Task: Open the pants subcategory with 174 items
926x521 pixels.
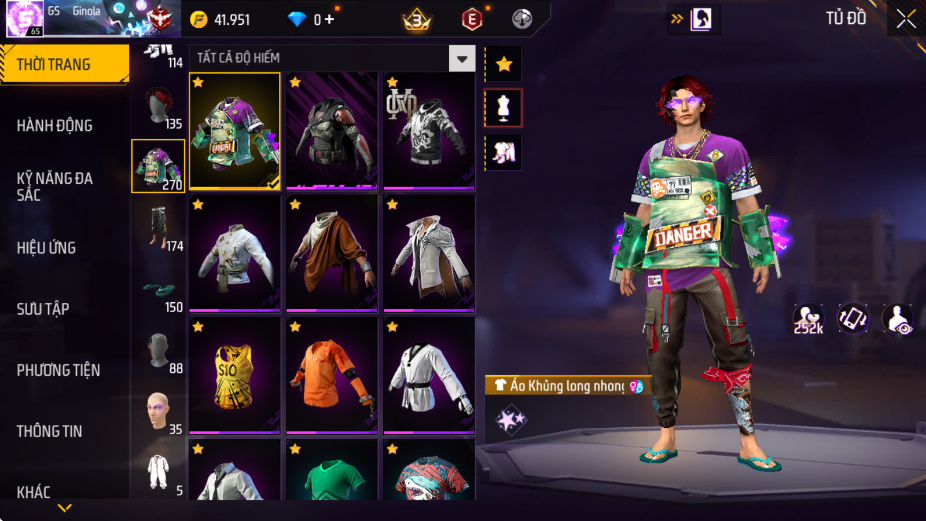Action: point(158,227)
